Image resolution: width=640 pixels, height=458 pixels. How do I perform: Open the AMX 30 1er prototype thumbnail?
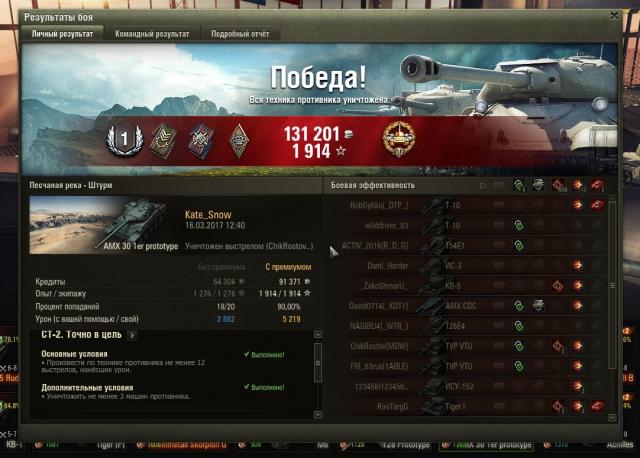click(103, 224)
